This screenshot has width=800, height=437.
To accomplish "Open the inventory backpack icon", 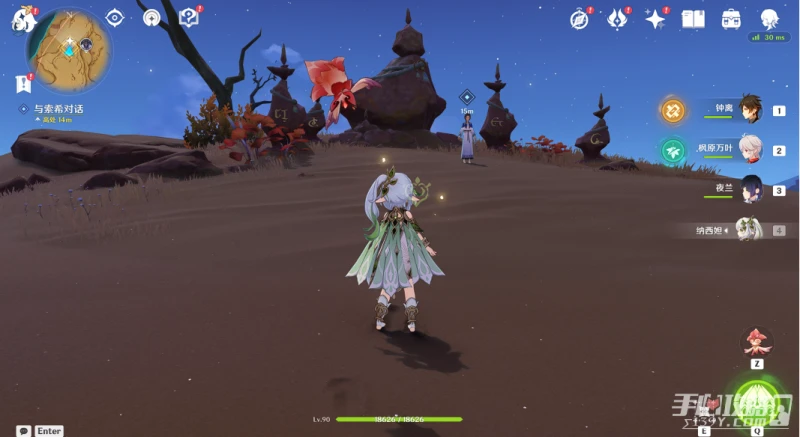I will coord(731,18).
